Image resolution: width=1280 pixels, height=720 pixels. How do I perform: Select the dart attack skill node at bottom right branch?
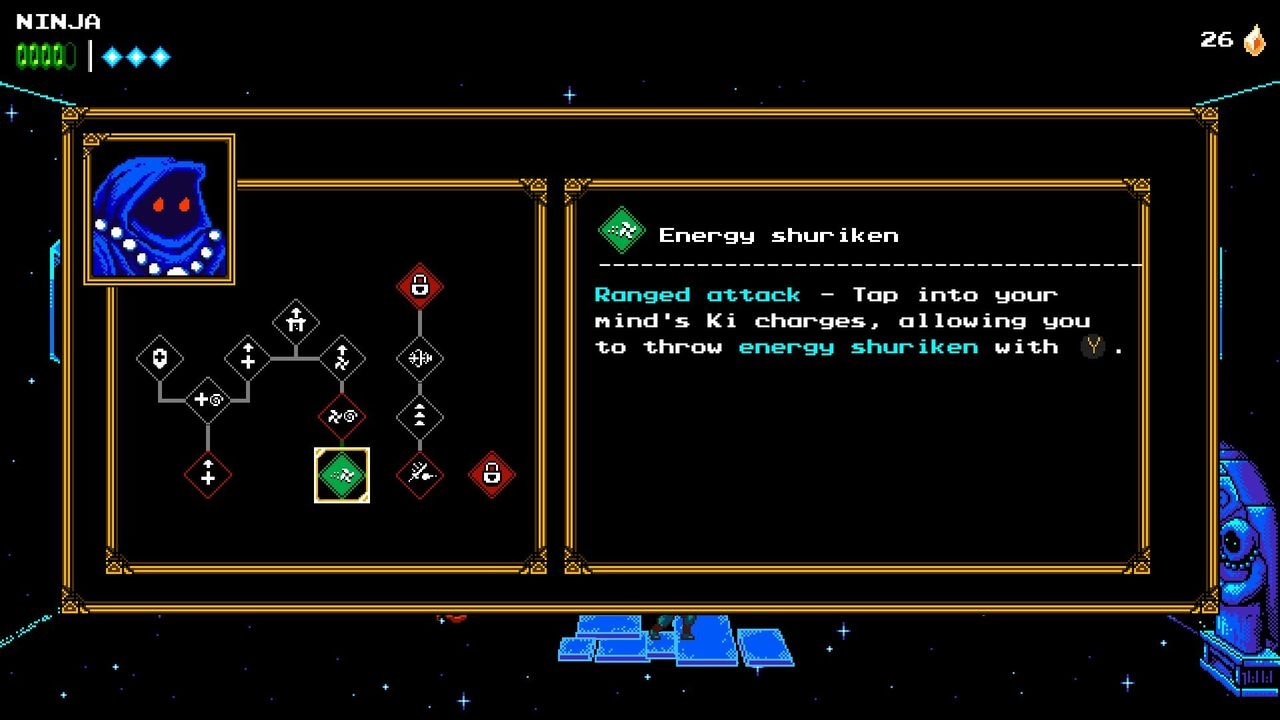pyautogui.click(x=420, y=476)
